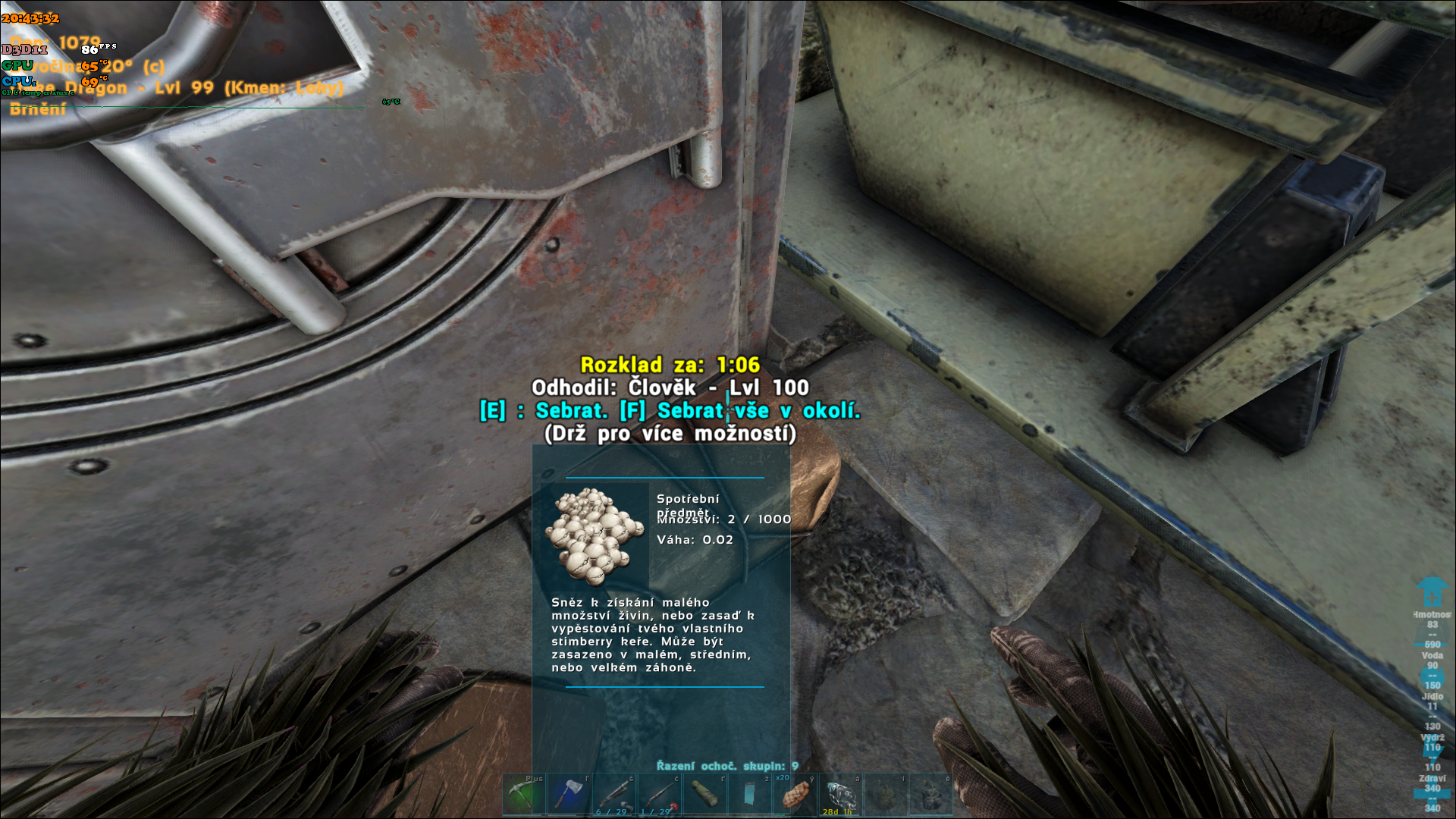Screen dimensions: 1456x819
Task: Select the metal pickaxe hotbar slot
Action: [x=523, y=795]
